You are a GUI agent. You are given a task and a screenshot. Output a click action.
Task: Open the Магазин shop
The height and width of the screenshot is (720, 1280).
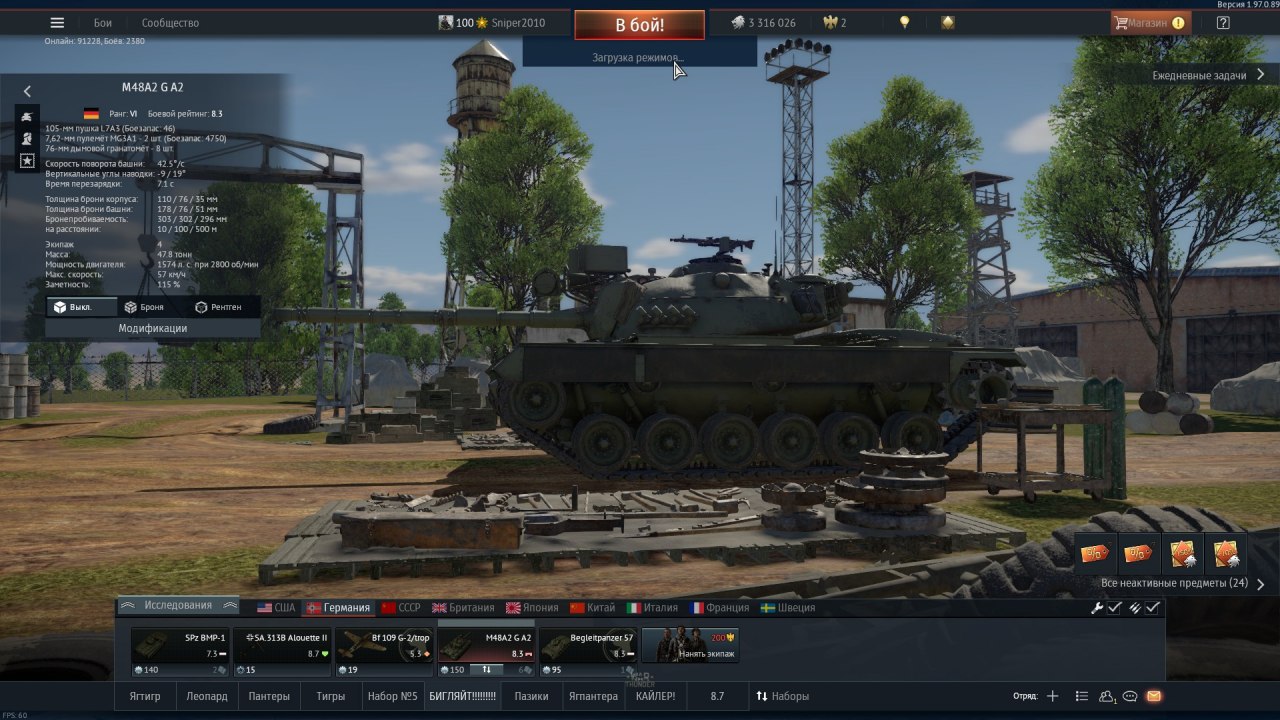tap(1150, 23)
